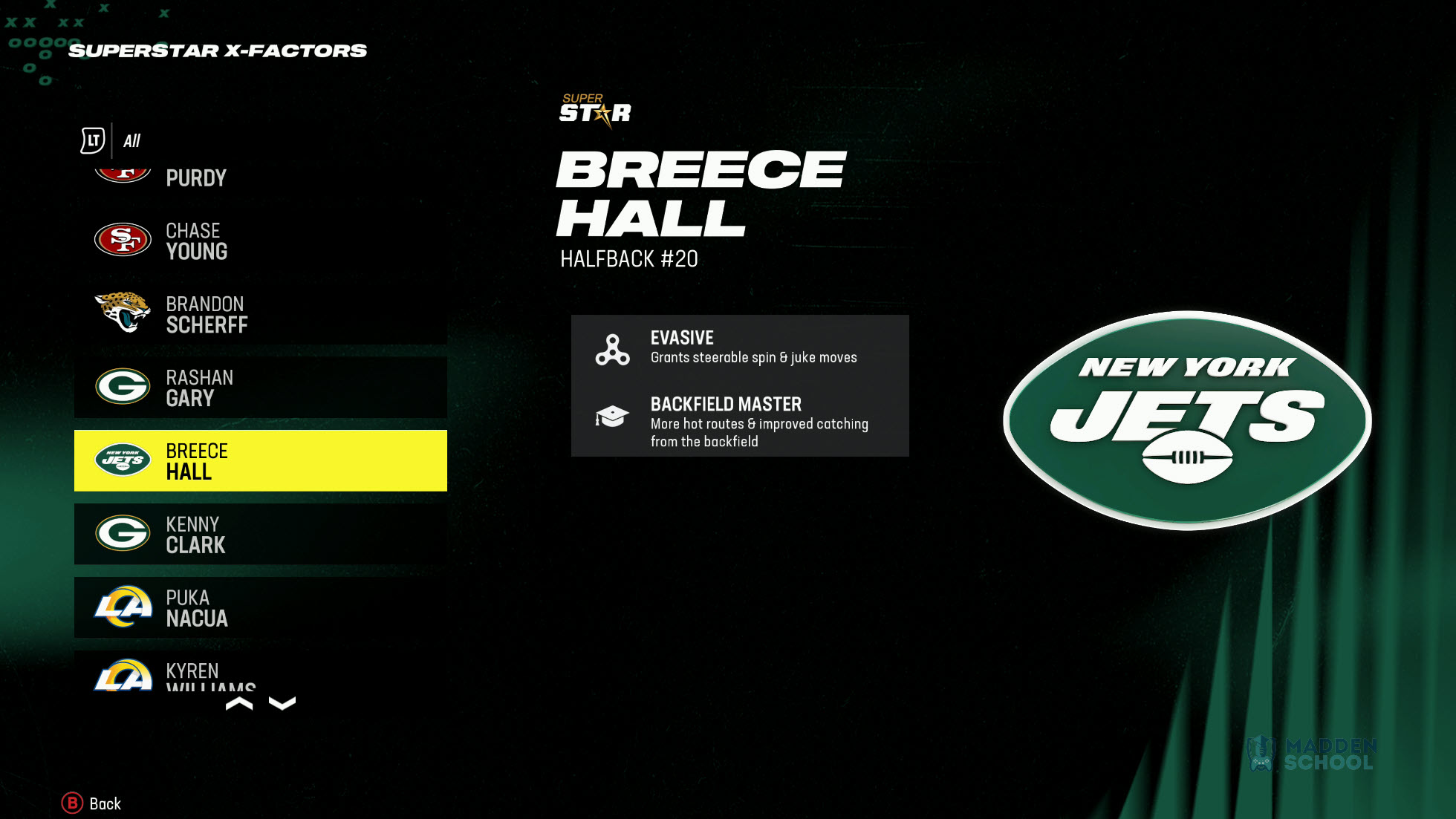Click the LT filter button icon
The width and height of the screenshot is (1456, 819).
(x=91, y=140)
